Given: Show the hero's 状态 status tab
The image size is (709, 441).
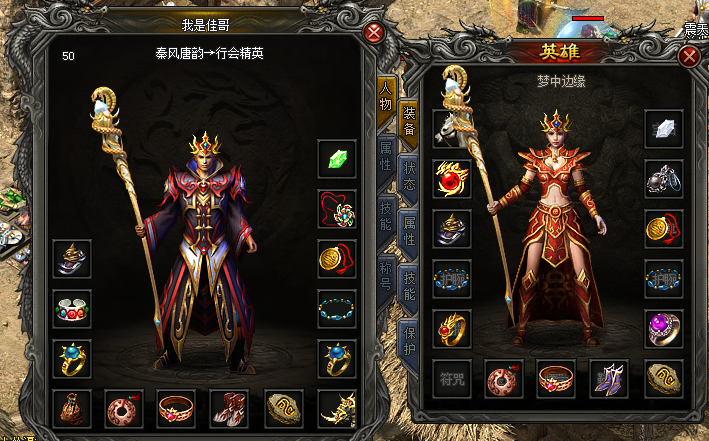Looking at the screenshot, I should 409,176.
